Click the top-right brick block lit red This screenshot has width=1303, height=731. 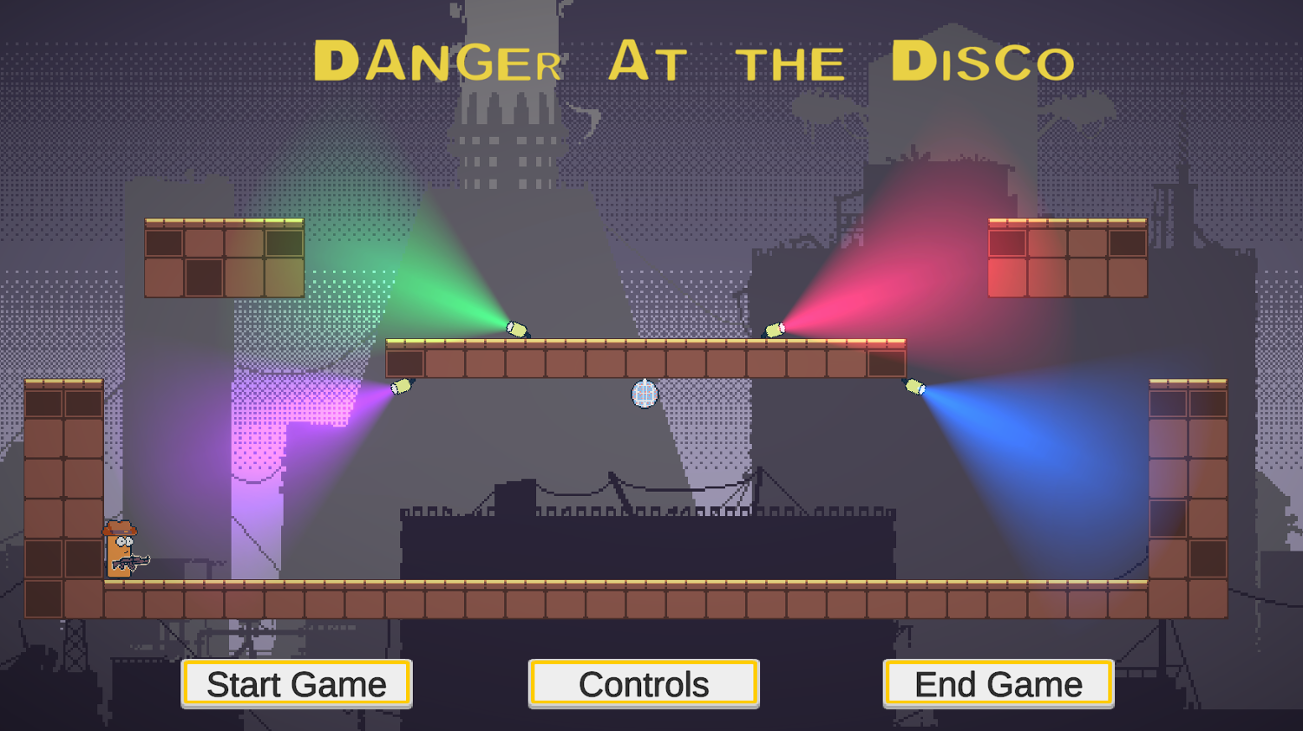(x=1065, y=255)
